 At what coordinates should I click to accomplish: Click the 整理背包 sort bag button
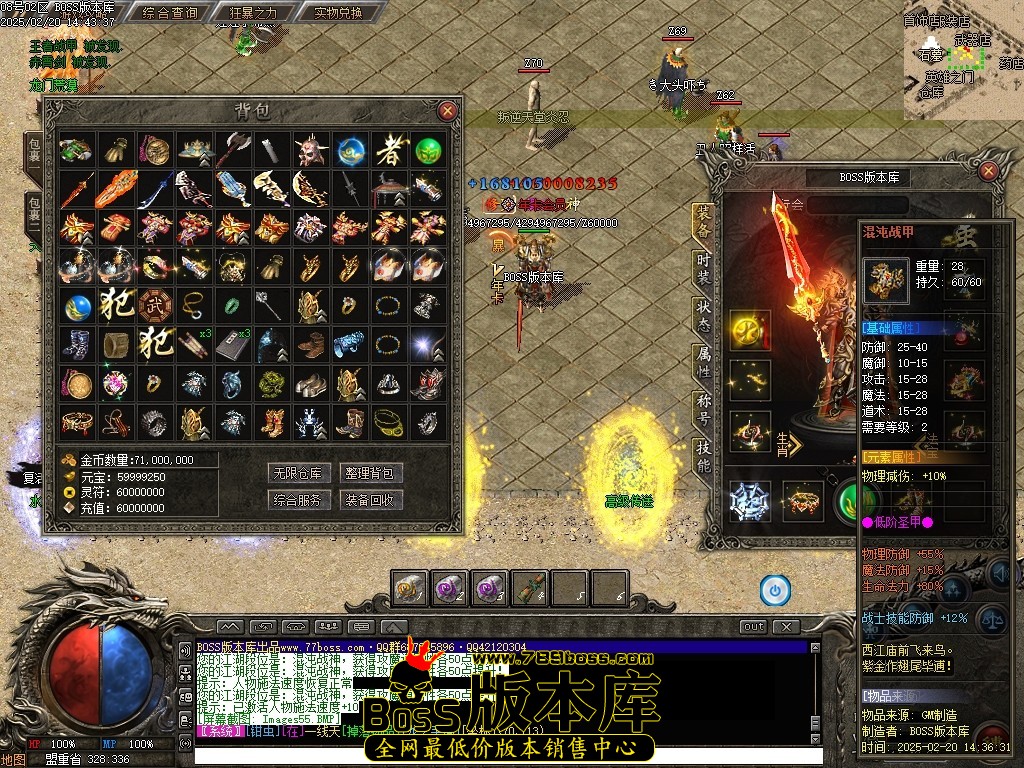point(372,473)
